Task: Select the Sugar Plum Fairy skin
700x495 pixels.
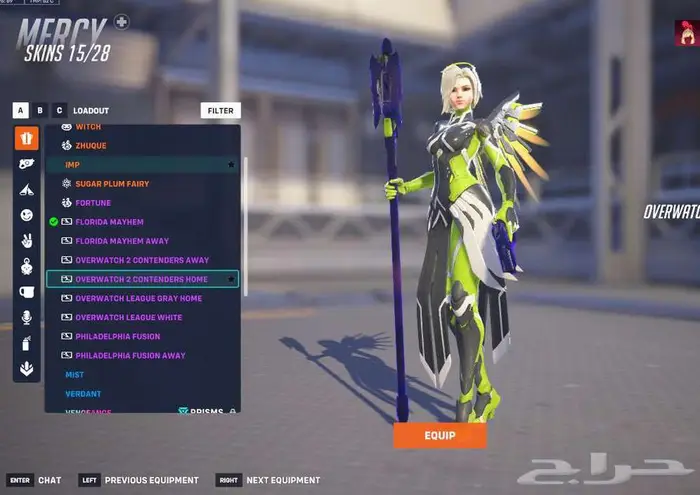Action: [110, 184]
